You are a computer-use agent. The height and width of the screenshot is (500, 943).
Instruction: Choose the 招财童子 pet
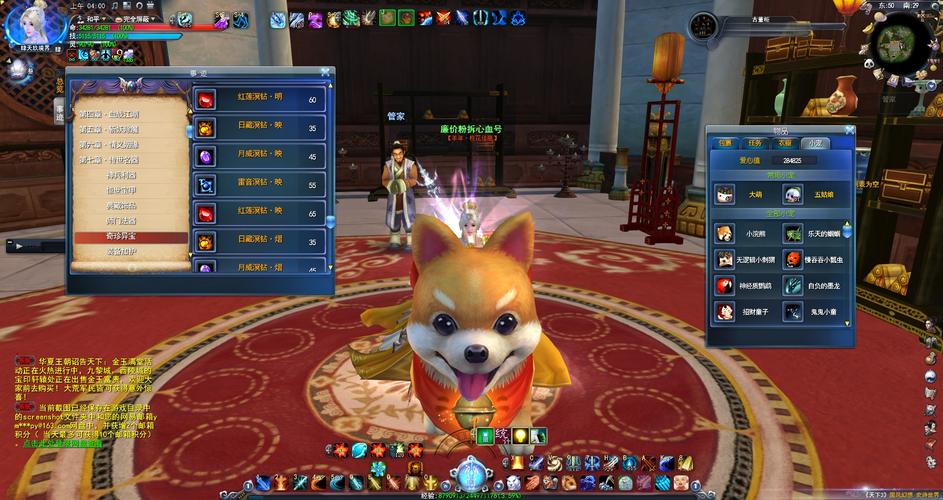(725, 312)
